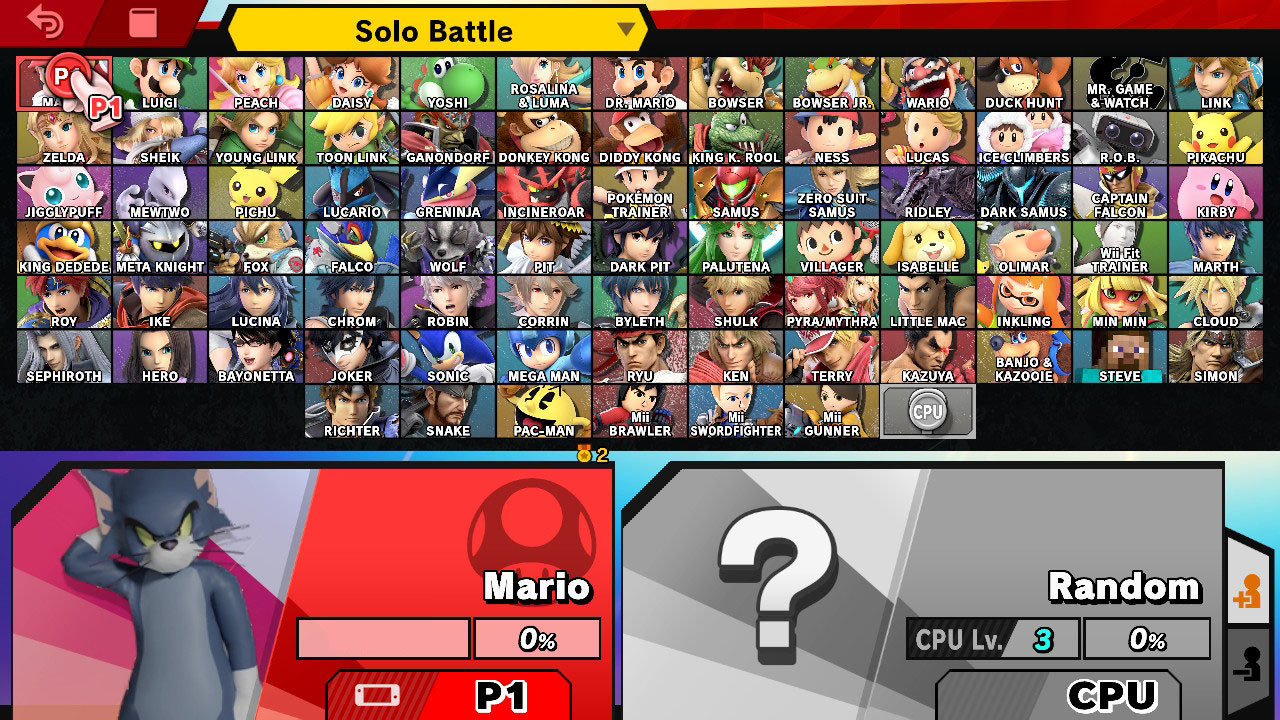
Task: Change the CPU Lv. 3 setting
Action: click(990, 636)
